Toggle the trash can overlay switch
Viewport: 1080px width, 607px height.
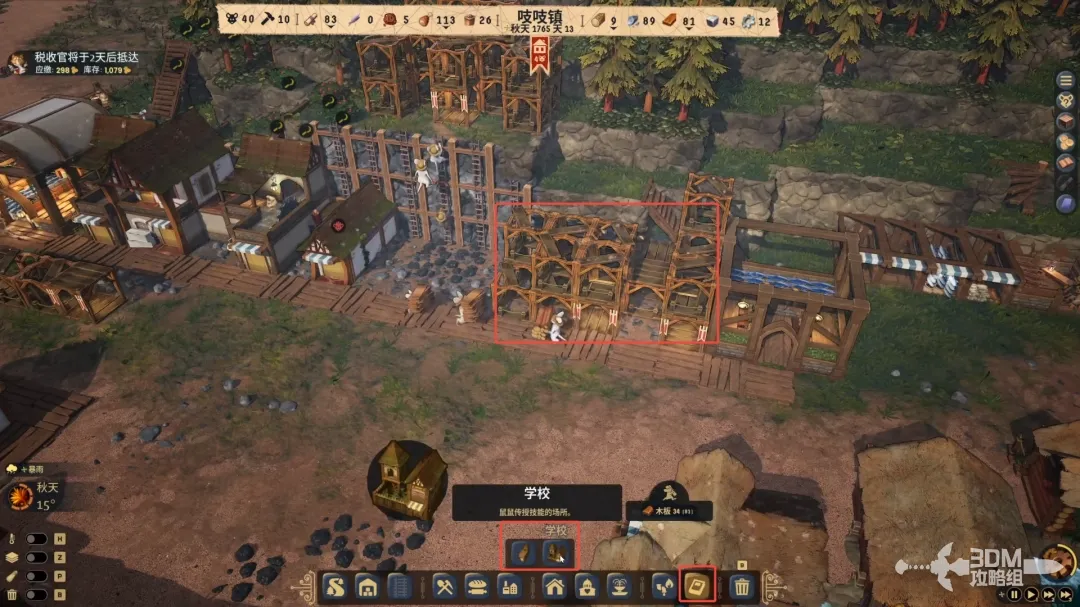click(x=38, y=595)
